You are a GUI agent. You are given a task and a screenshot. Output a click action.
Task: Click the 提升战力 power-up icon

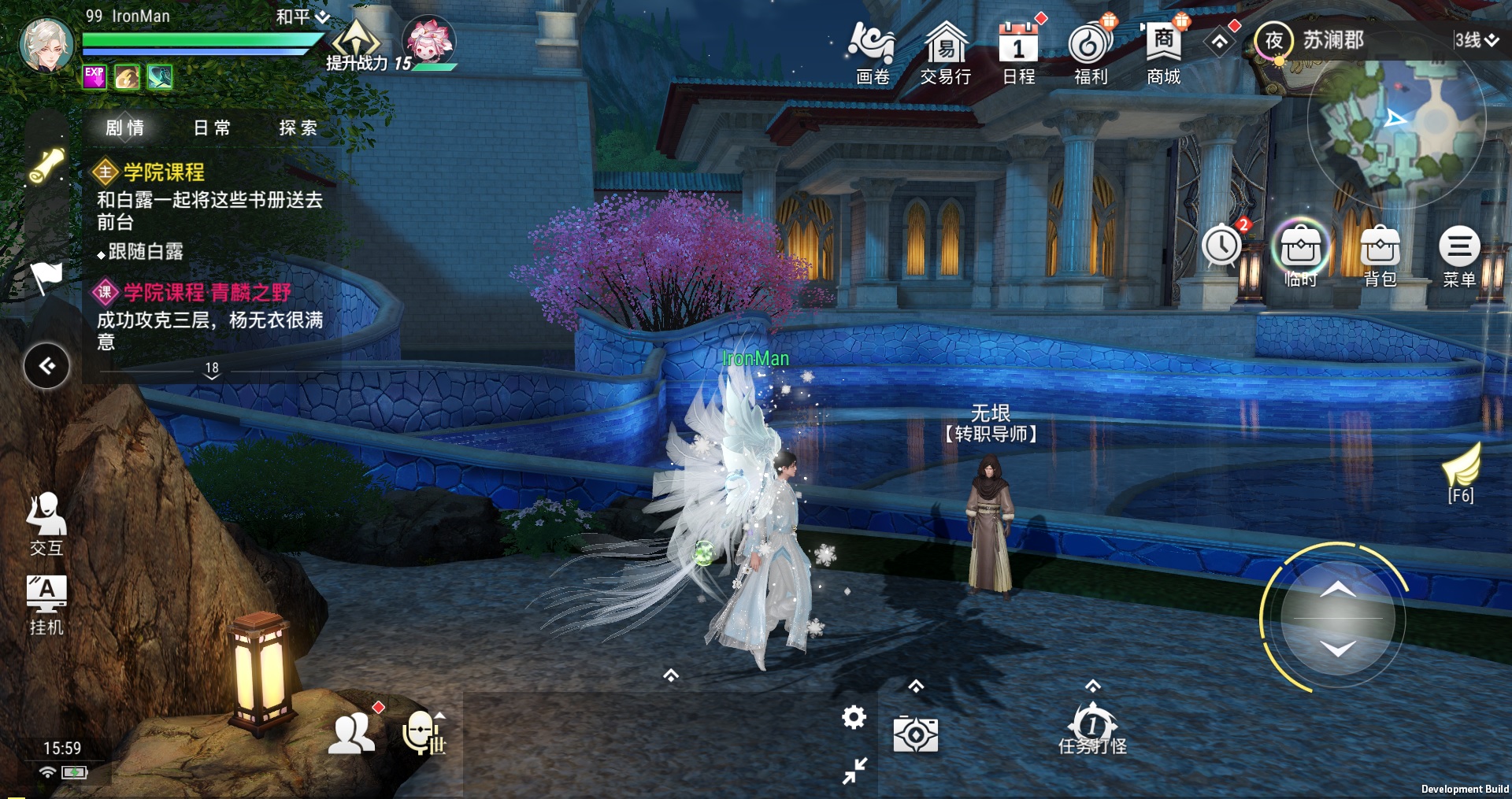(357, 47)
